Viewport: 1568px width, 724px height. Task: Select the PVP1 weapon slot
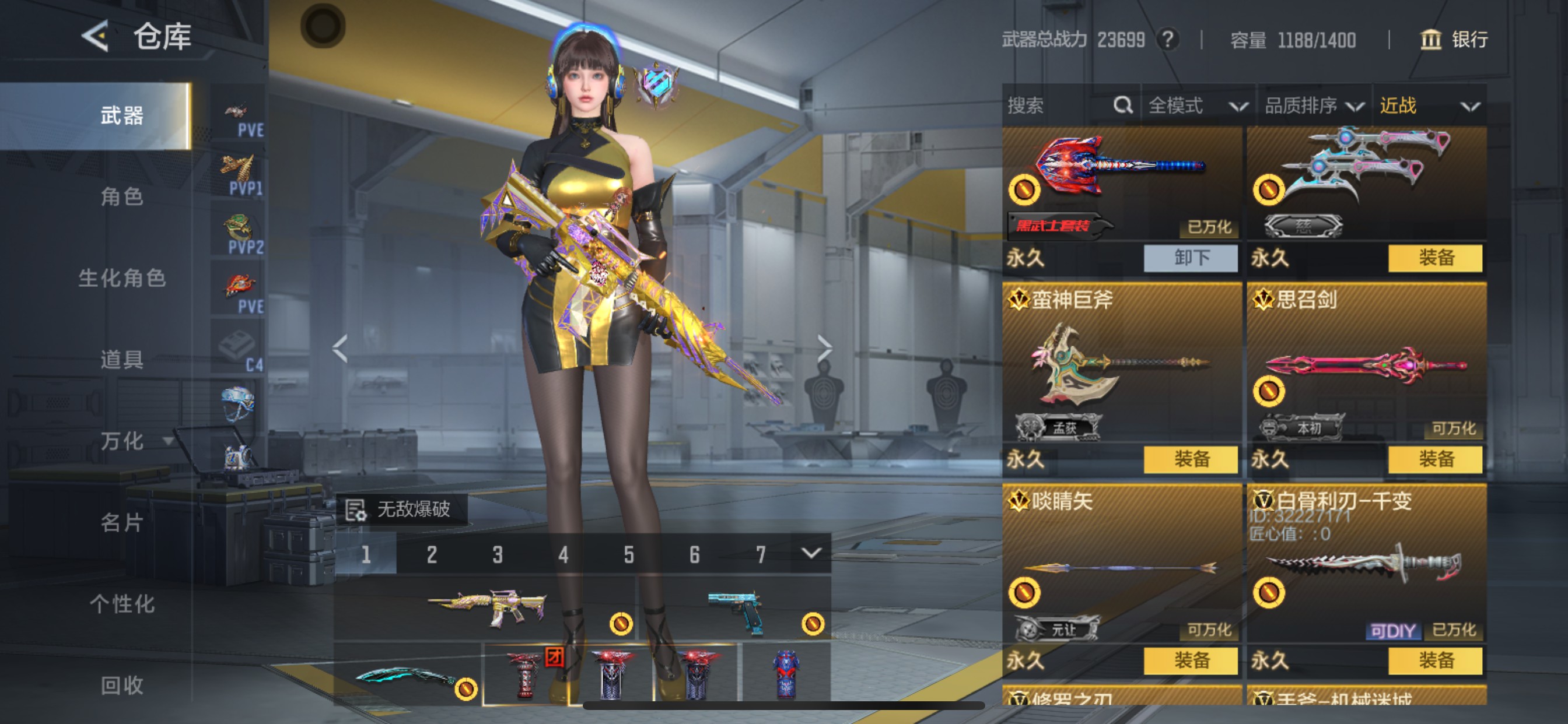tap(239, 176)
